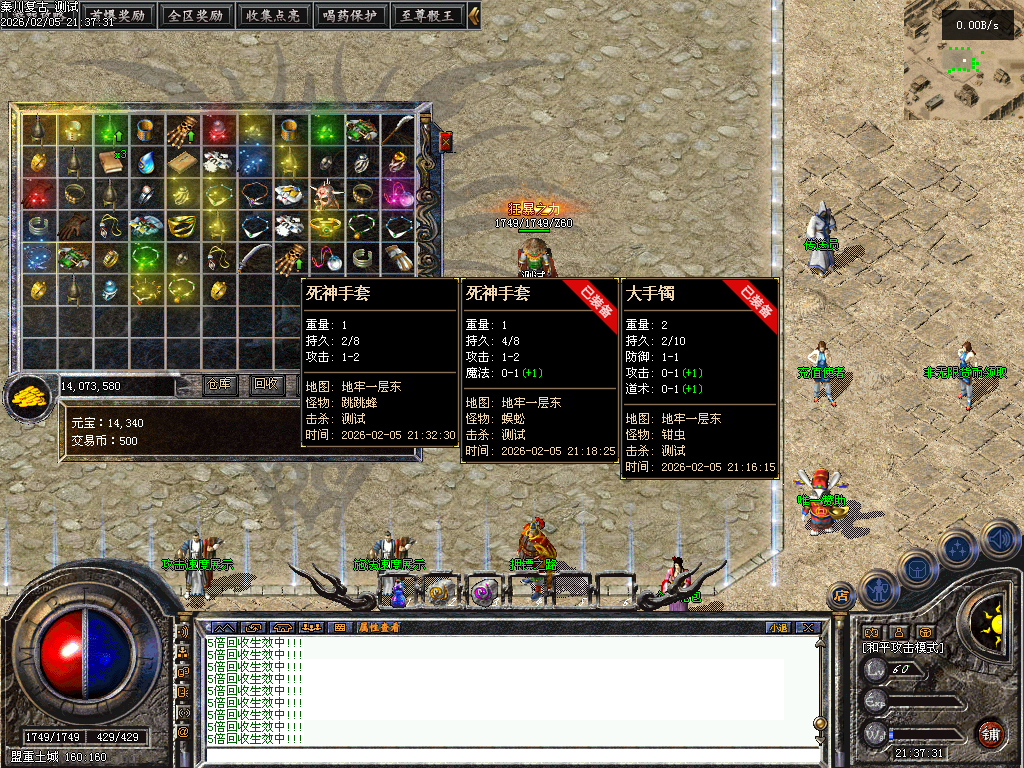Click the 小退 logout button
Viewport: 1024px width, 768px height.
click(x=778, y=628)
